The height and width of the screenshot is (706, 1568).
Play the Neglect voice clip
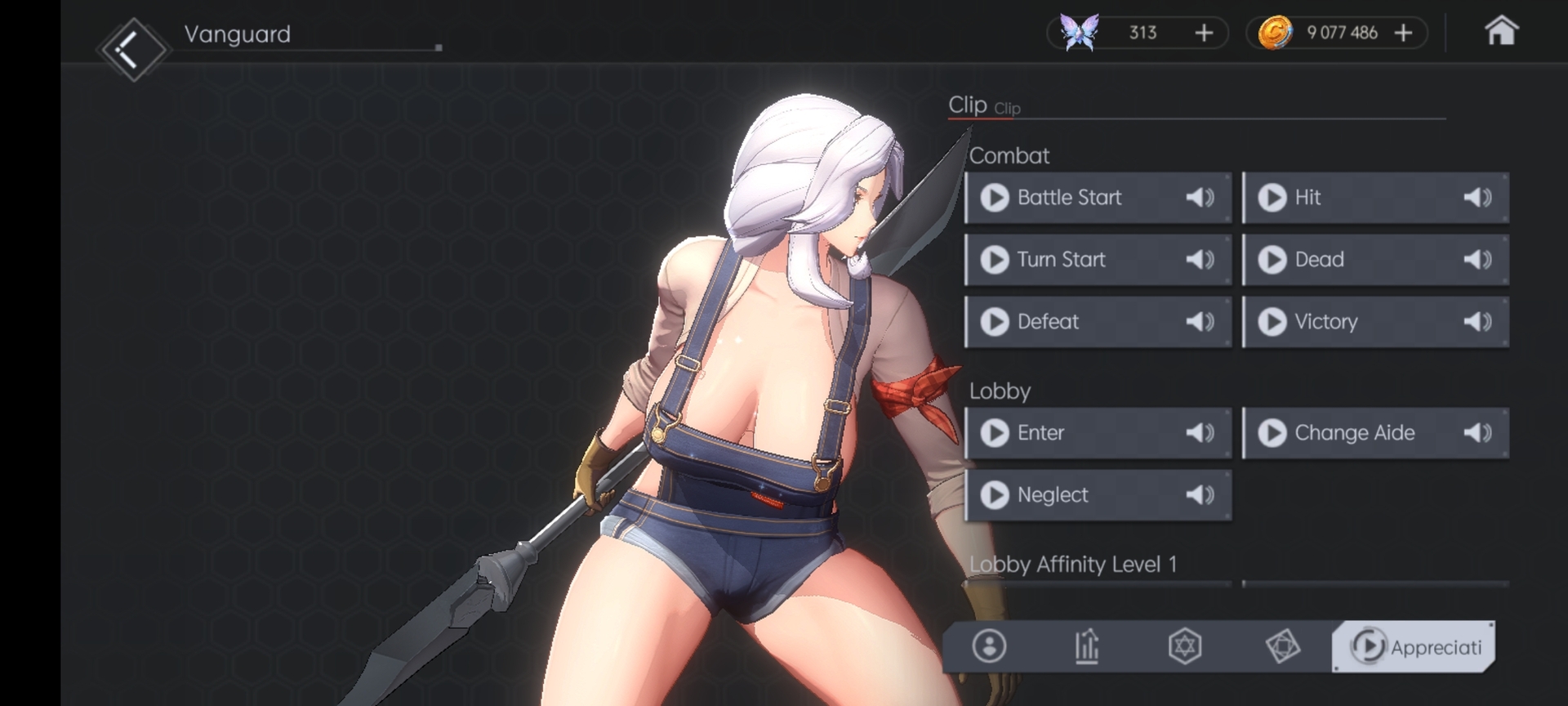pos(995,495)
